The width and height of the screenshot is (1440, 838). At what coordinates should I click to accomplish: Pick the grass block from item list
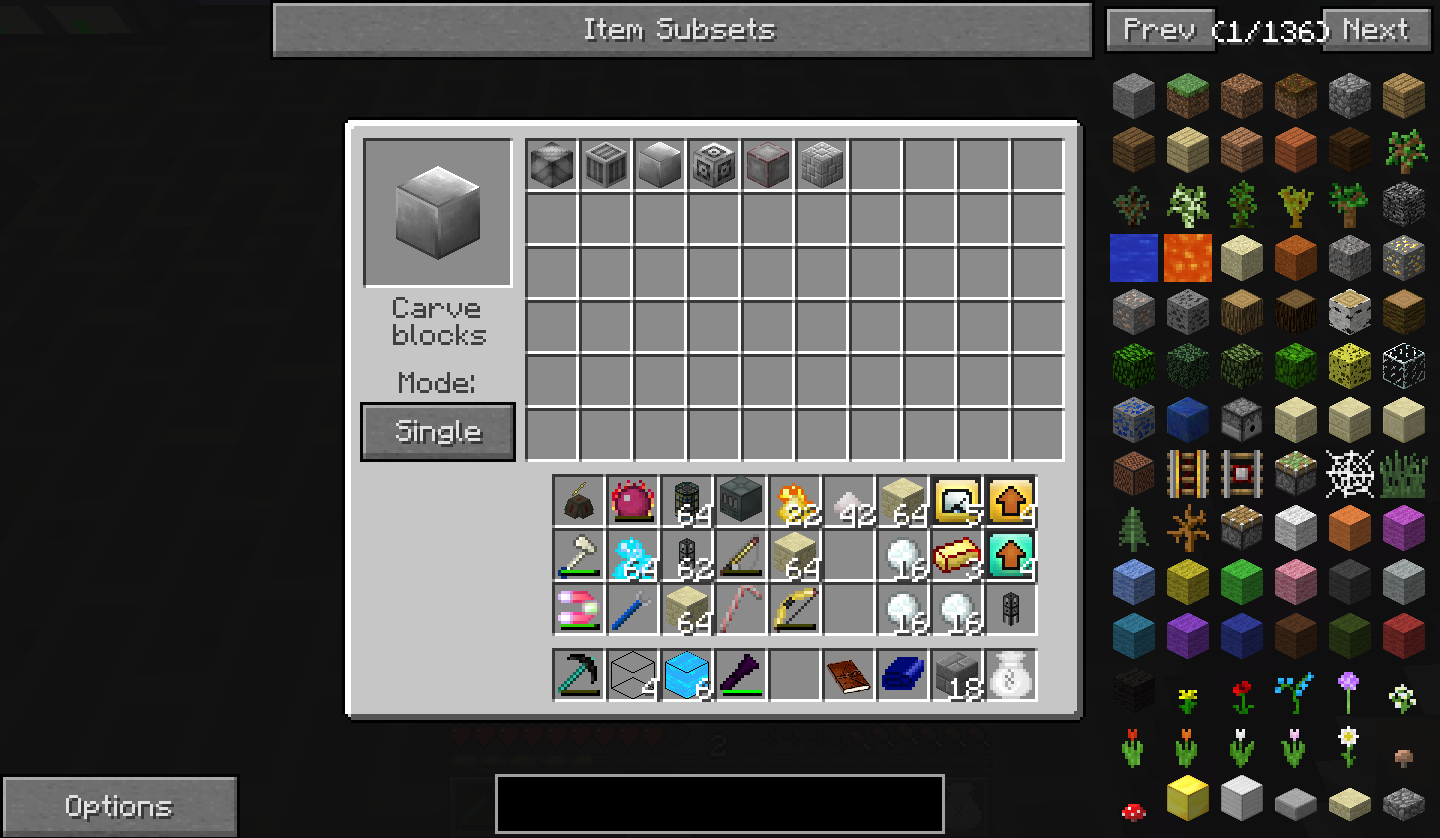click(1188, 96)
